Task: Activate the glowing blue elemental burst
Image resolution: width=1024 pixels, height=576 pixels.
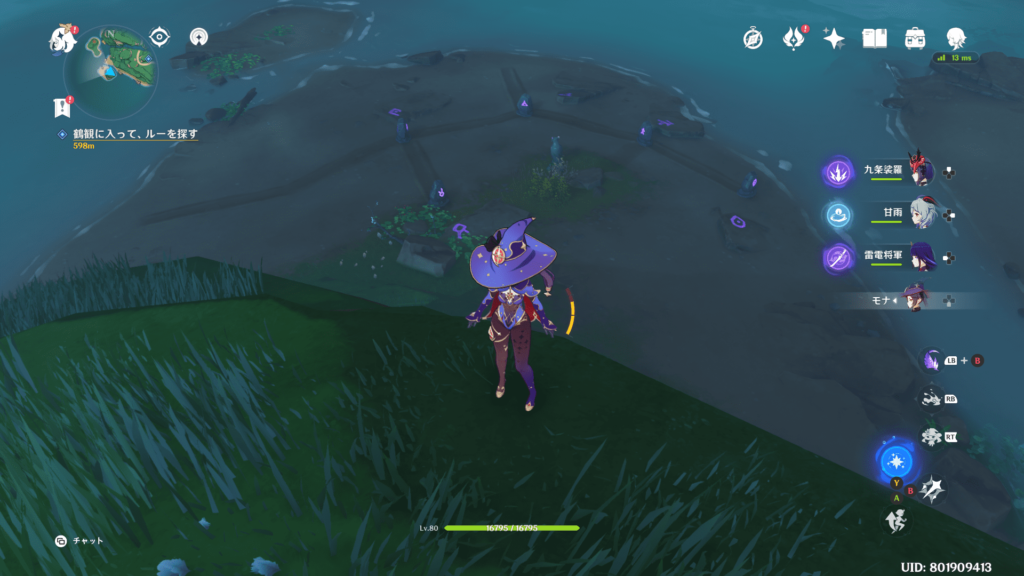Action: 896,462
